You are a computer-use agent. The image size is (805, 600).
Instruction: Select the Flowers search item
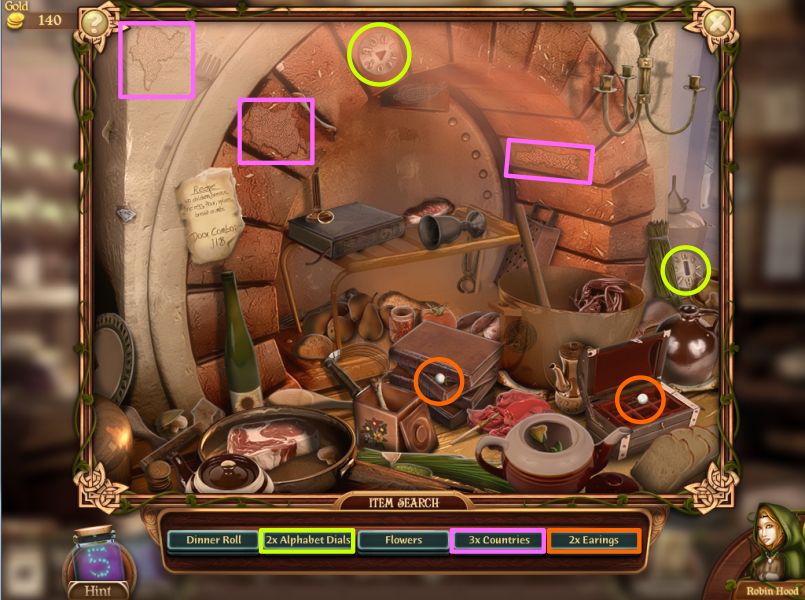(402, 540)
